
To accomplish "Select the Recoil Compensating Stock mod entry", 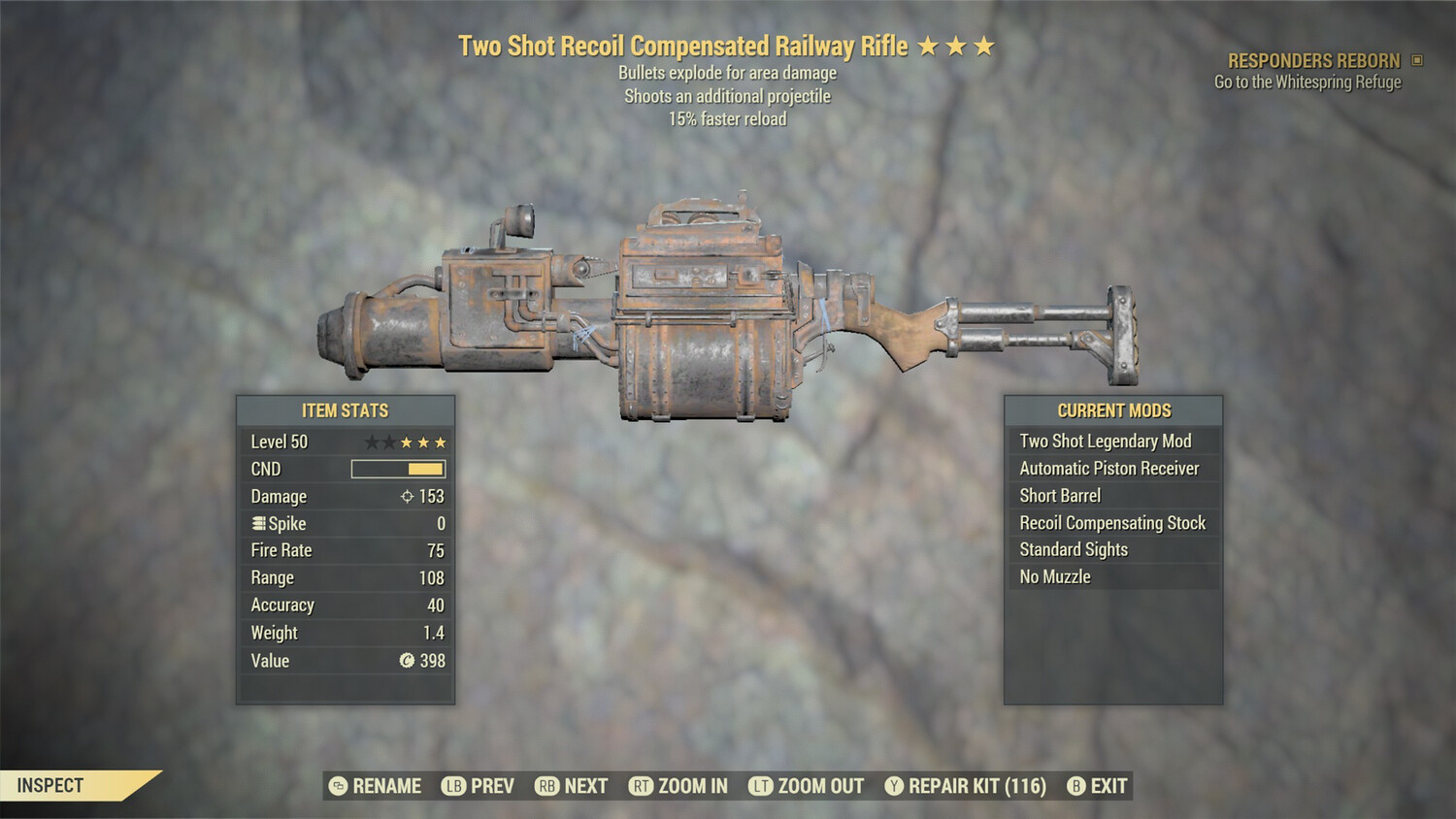I will pos(1111,522).
